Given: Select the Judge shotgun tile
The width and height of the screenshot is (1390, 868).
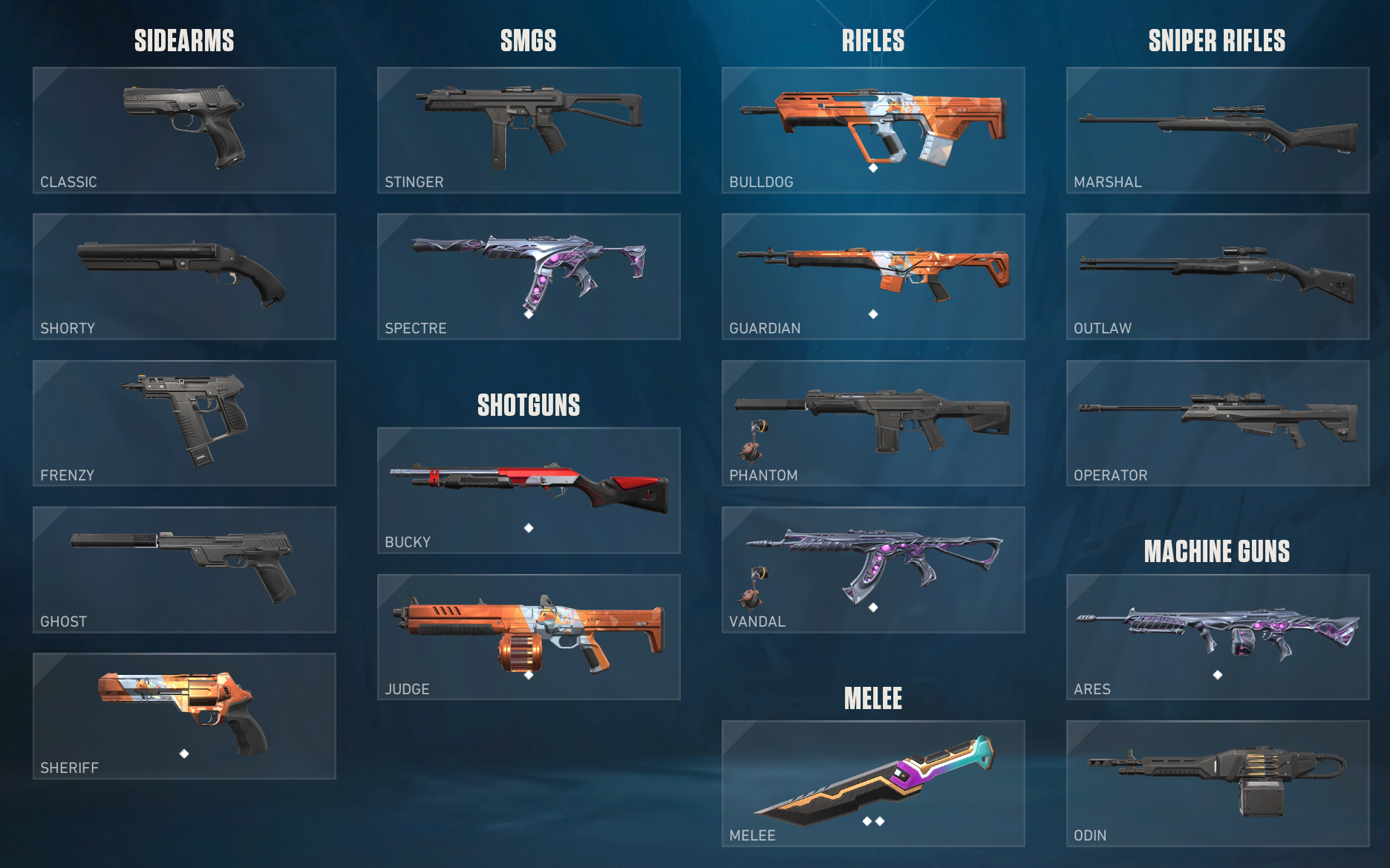Looking at the screenshot, I should tap(529, 636).
